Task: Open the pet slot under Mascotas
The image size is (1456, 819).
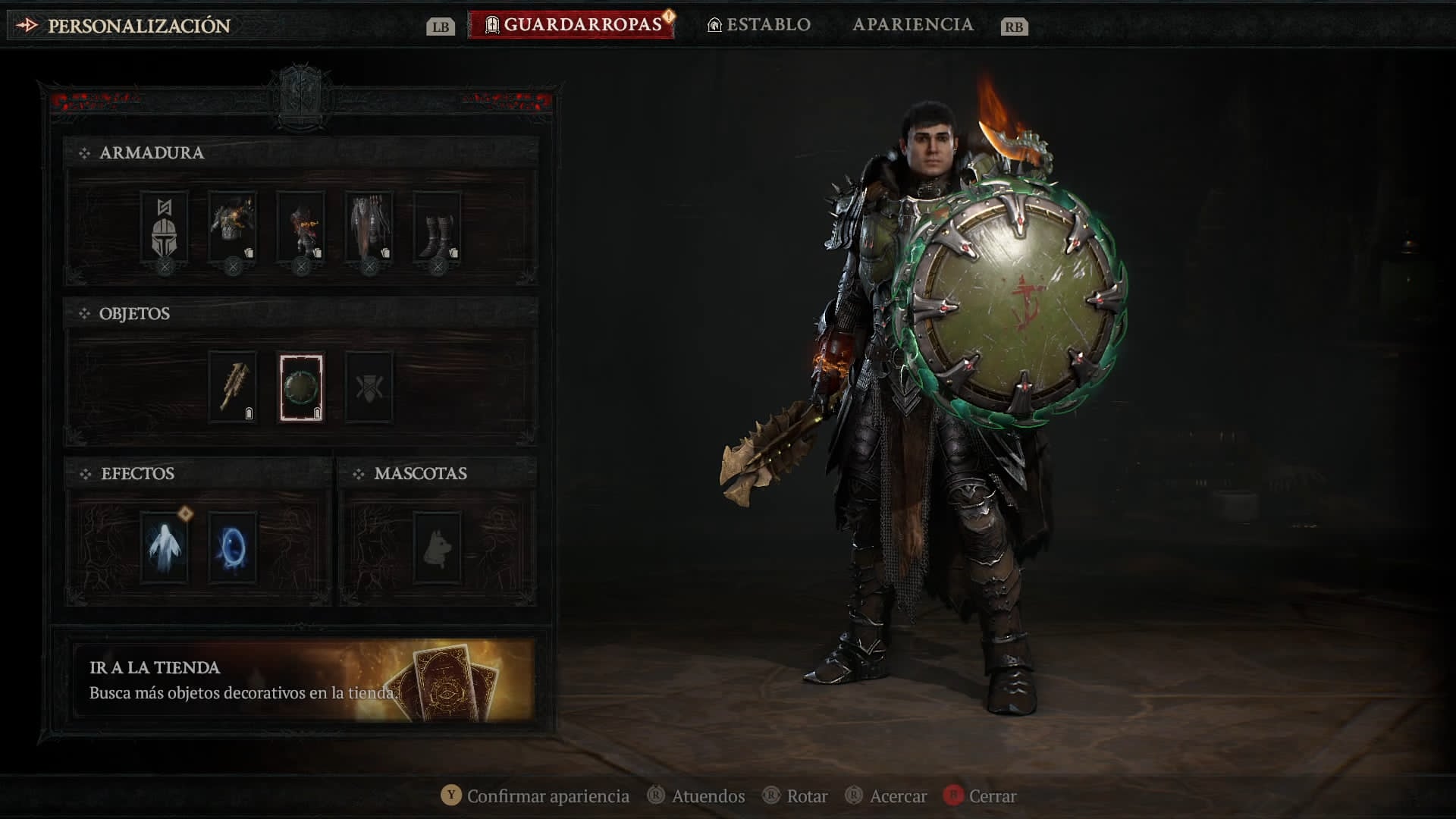Action: coord(438,548)
